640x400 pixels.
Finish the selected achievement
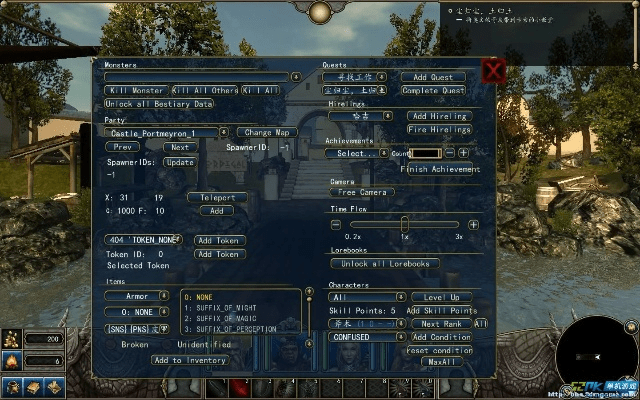(442, 169)
